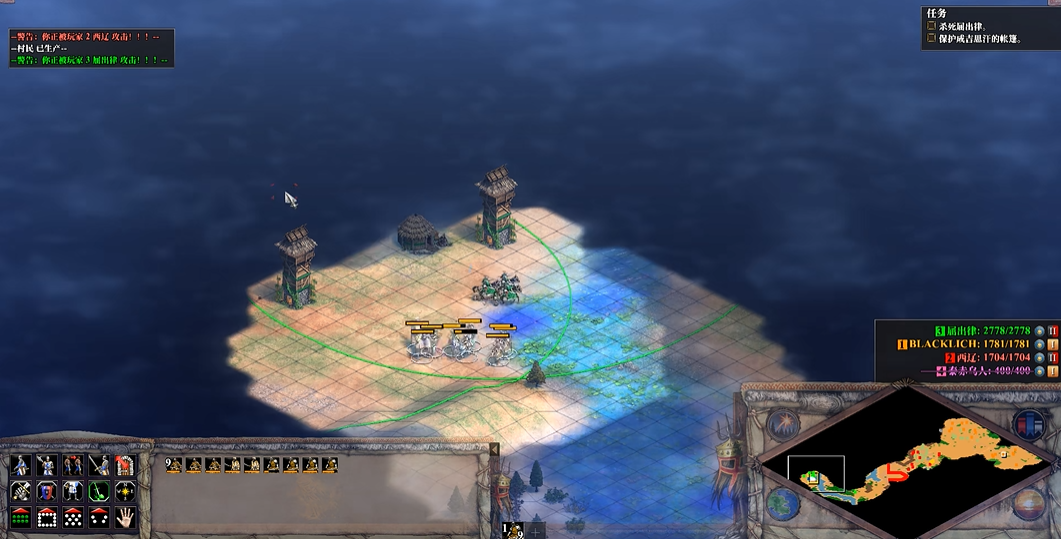Screen dimensions: 1061x539
Task: Select the first unit portrait marked 9
Action: [x=174, y=464]
